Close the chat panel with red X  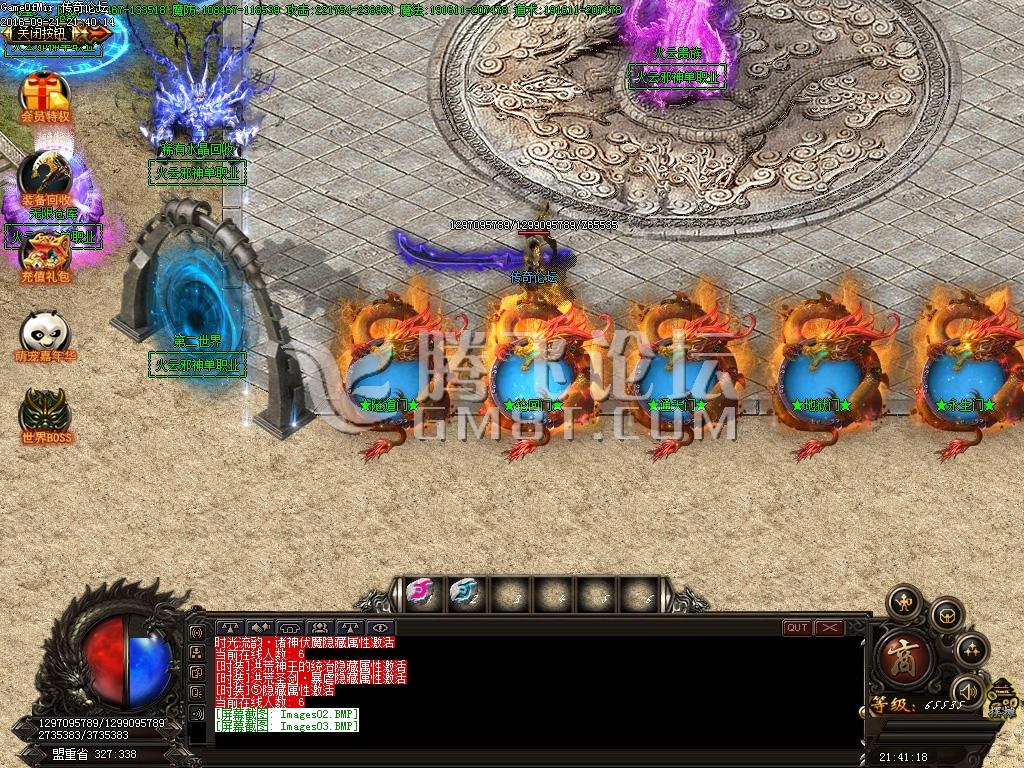(x=829, y=628)
